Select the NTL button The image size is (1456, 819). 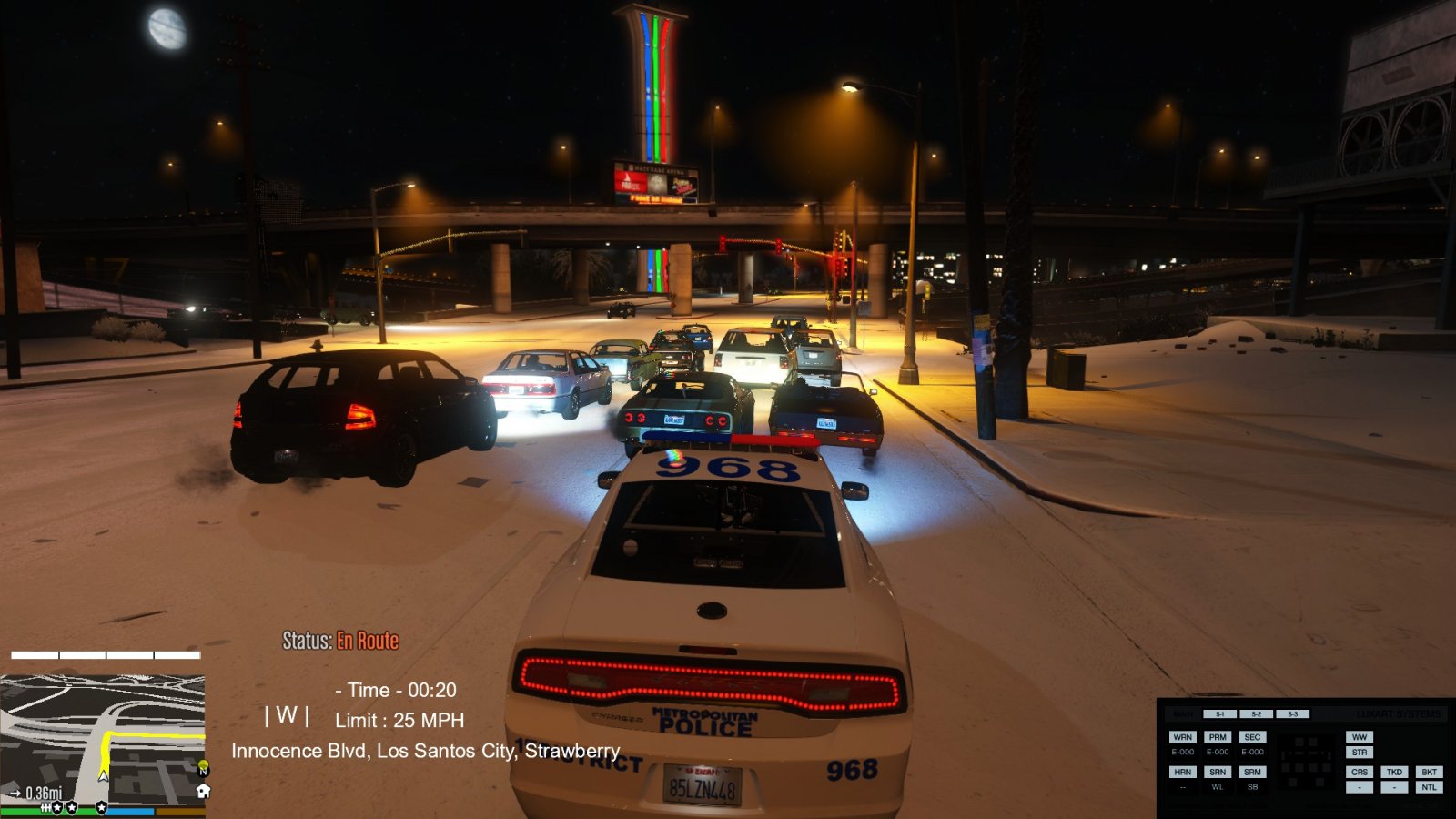pyautogui.click(x=1429, y=787)
